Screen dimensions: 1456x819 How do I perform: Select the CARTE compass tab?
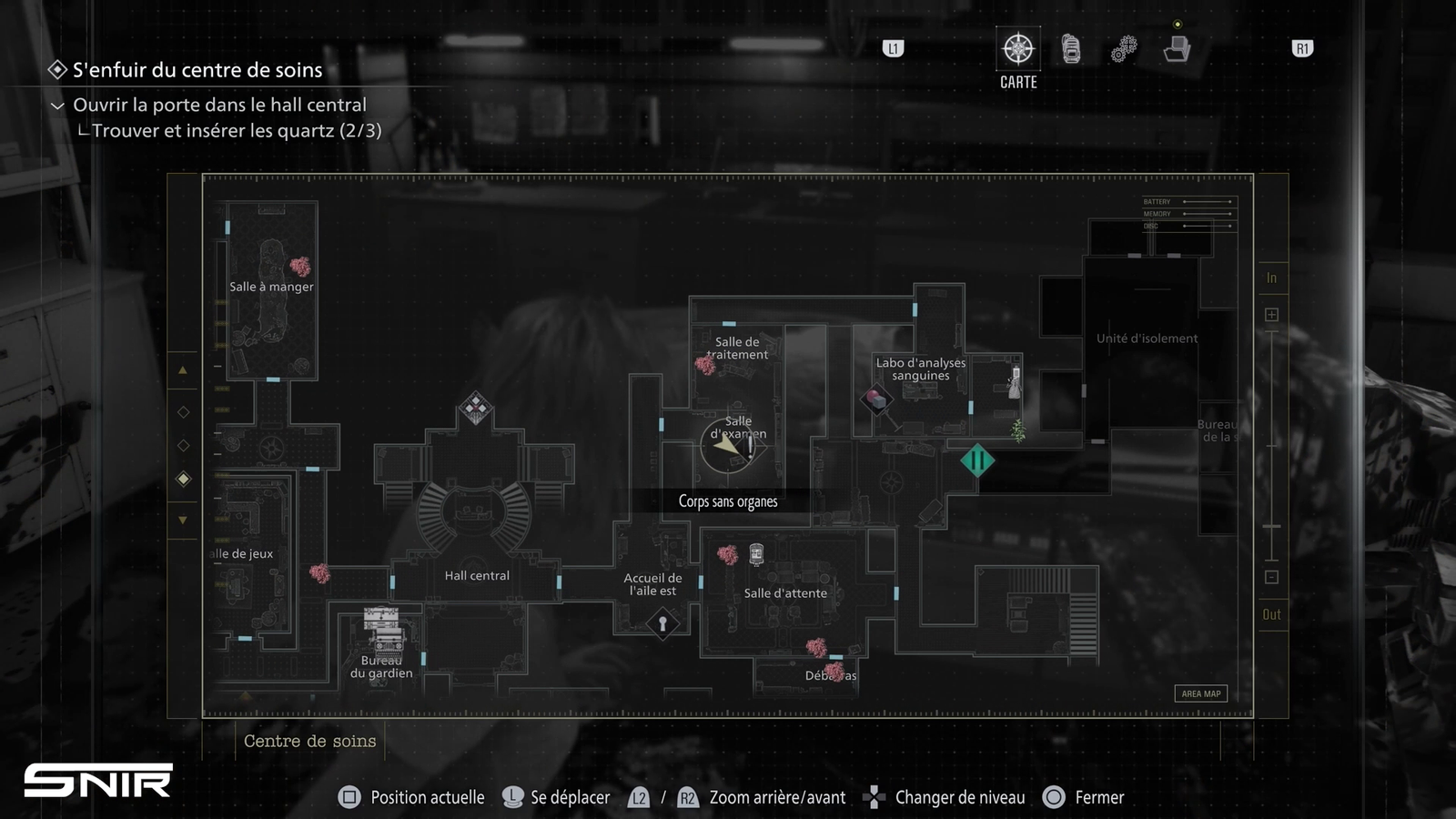pyautogui.click(x=1018, y=49)
